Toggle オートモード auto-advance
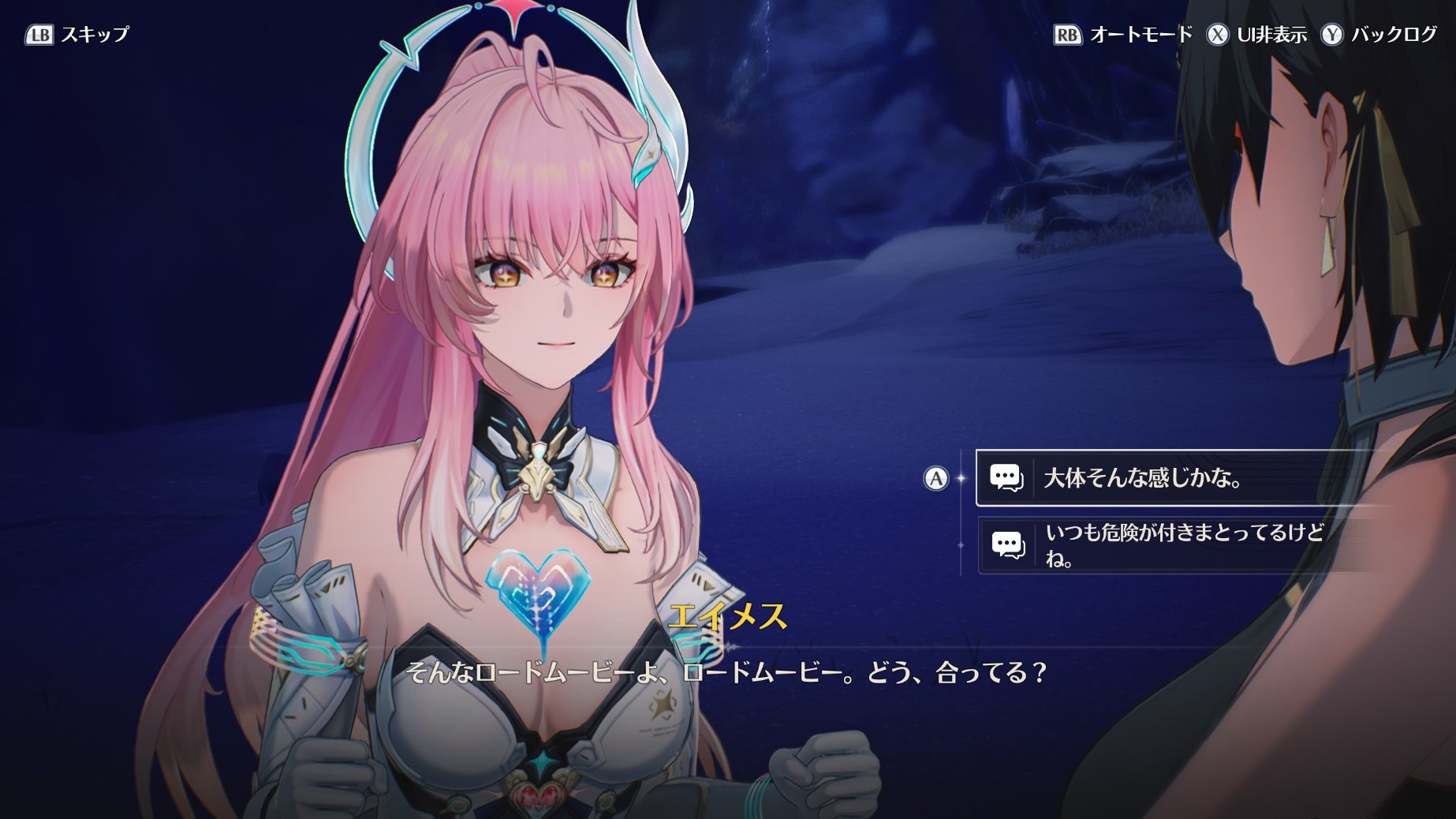The image size is (1456, 819). 1123,35
